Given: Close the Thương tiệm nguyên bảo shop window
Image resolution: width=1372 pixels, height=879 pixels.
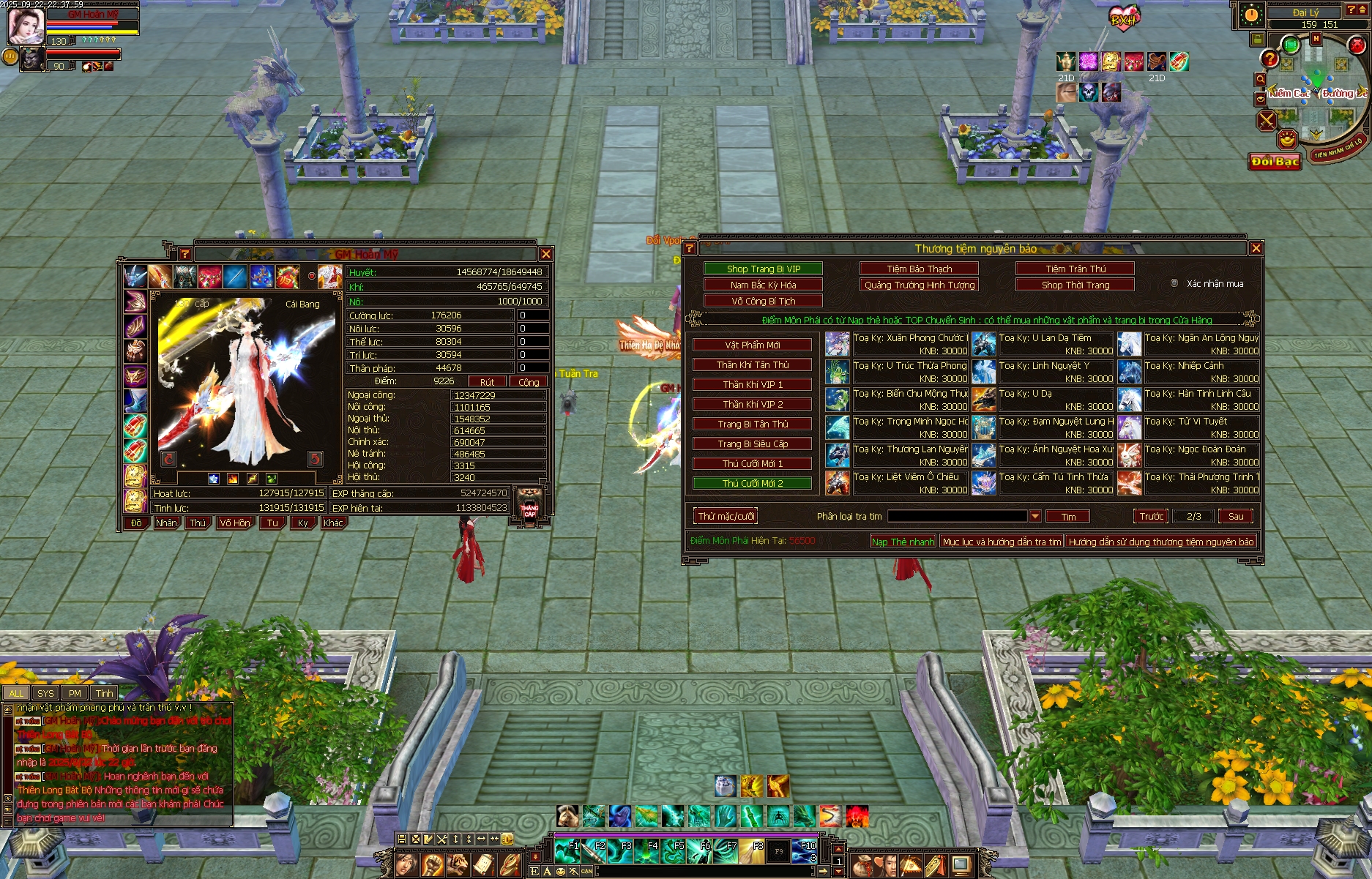Looking at the screenshot, I should click(1256, 248).
